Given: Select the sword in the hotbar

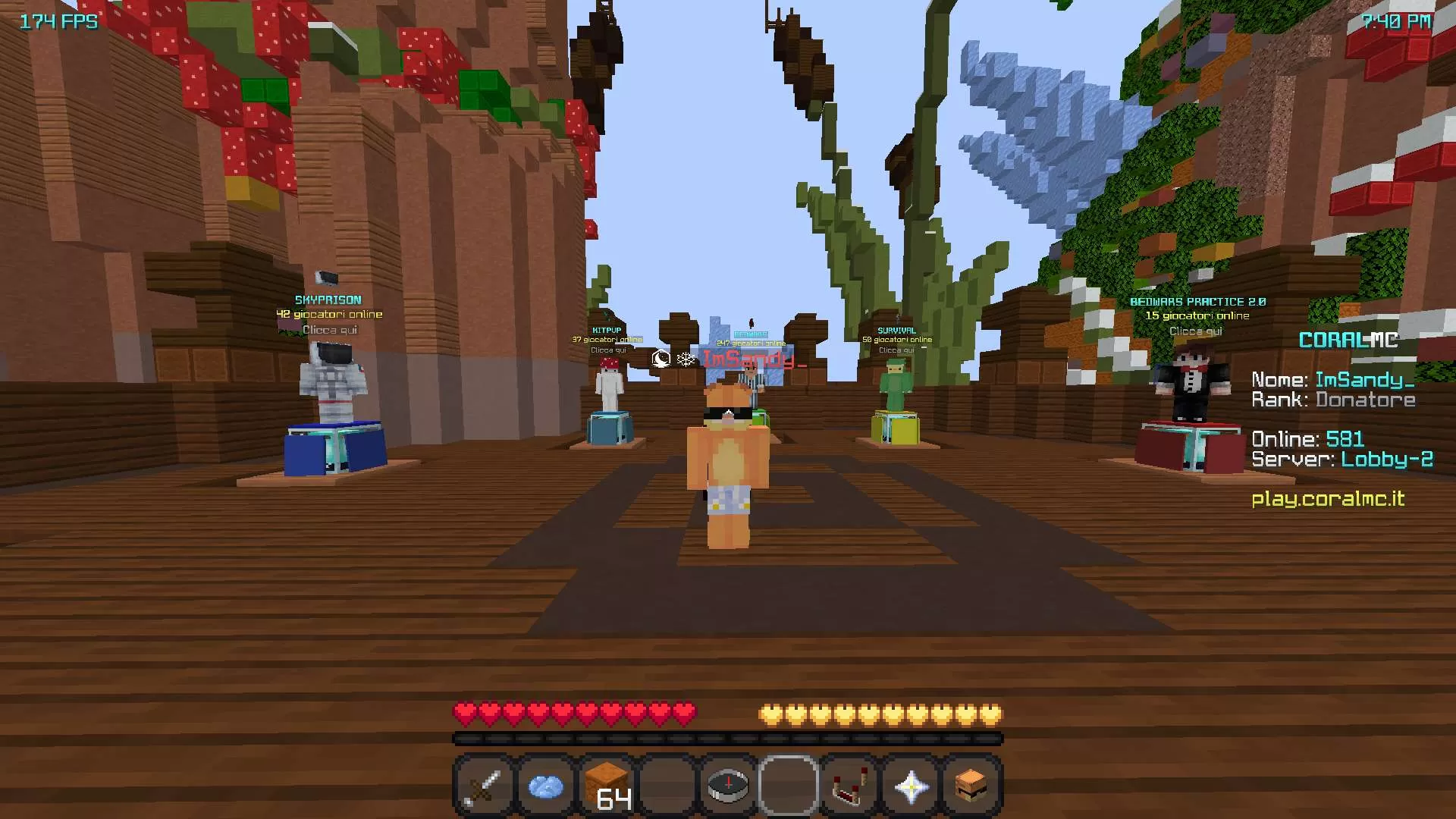Looking at the screenshot, I should [483, 785].
